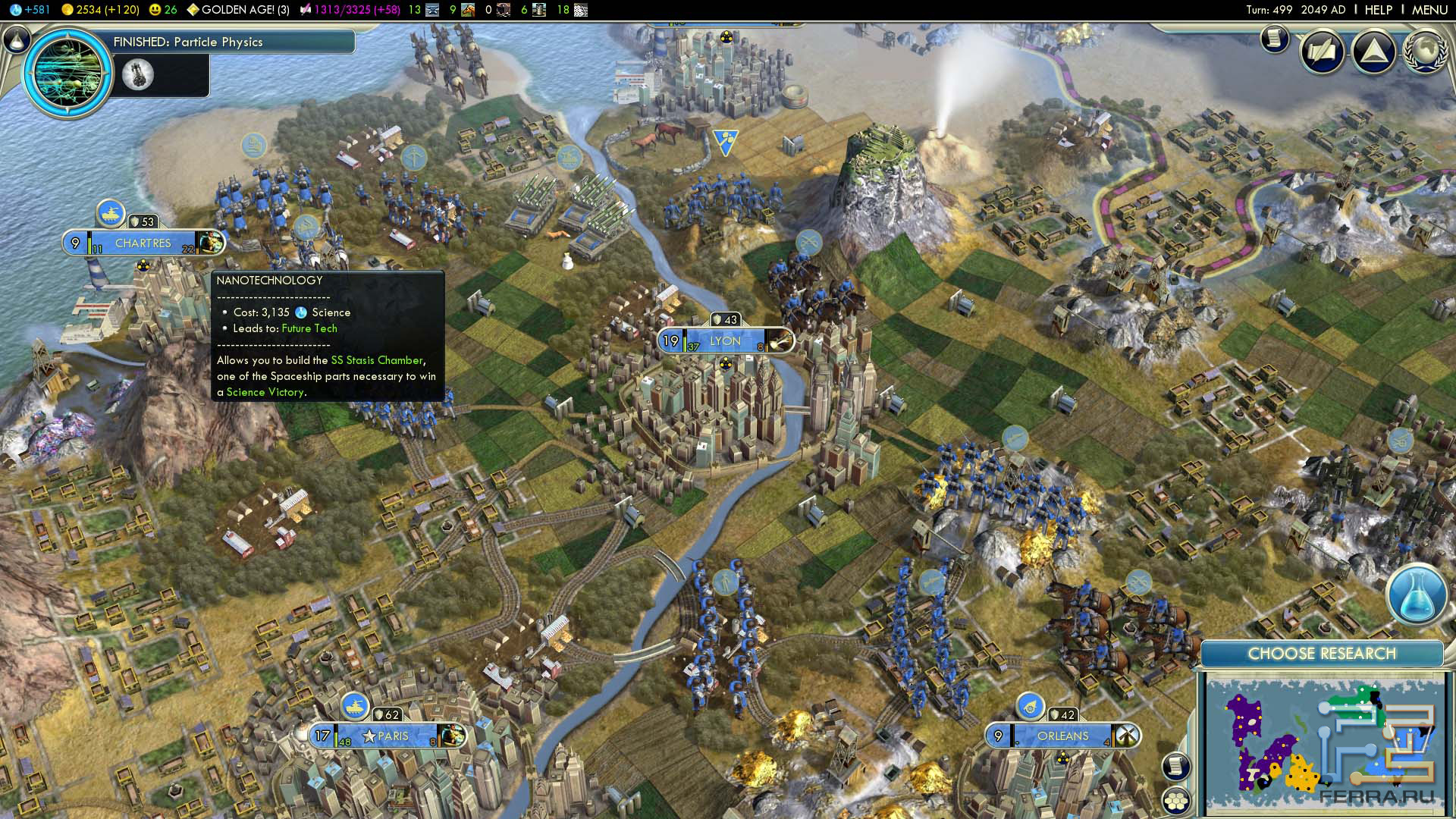Open the Lyon city banner

click(x=725, y=341)
